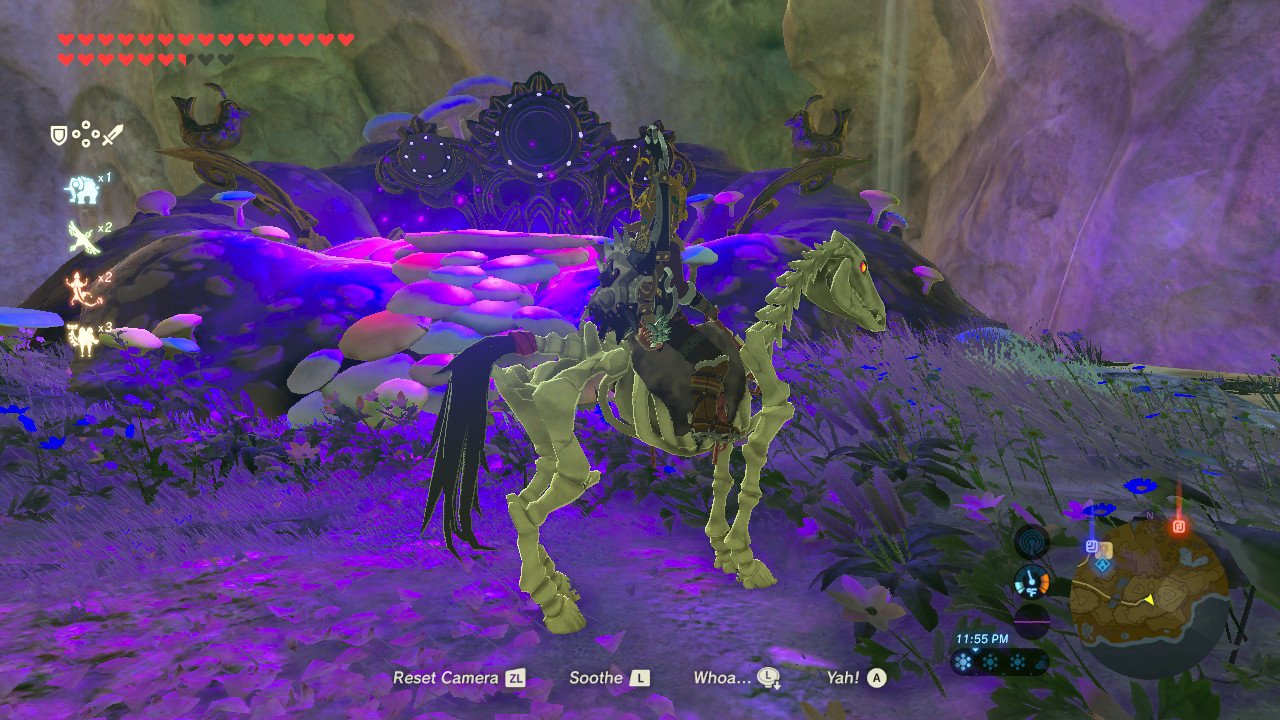
Task: Select the Vah Medoh bird ability icon
Action: [x=81, y=237]
